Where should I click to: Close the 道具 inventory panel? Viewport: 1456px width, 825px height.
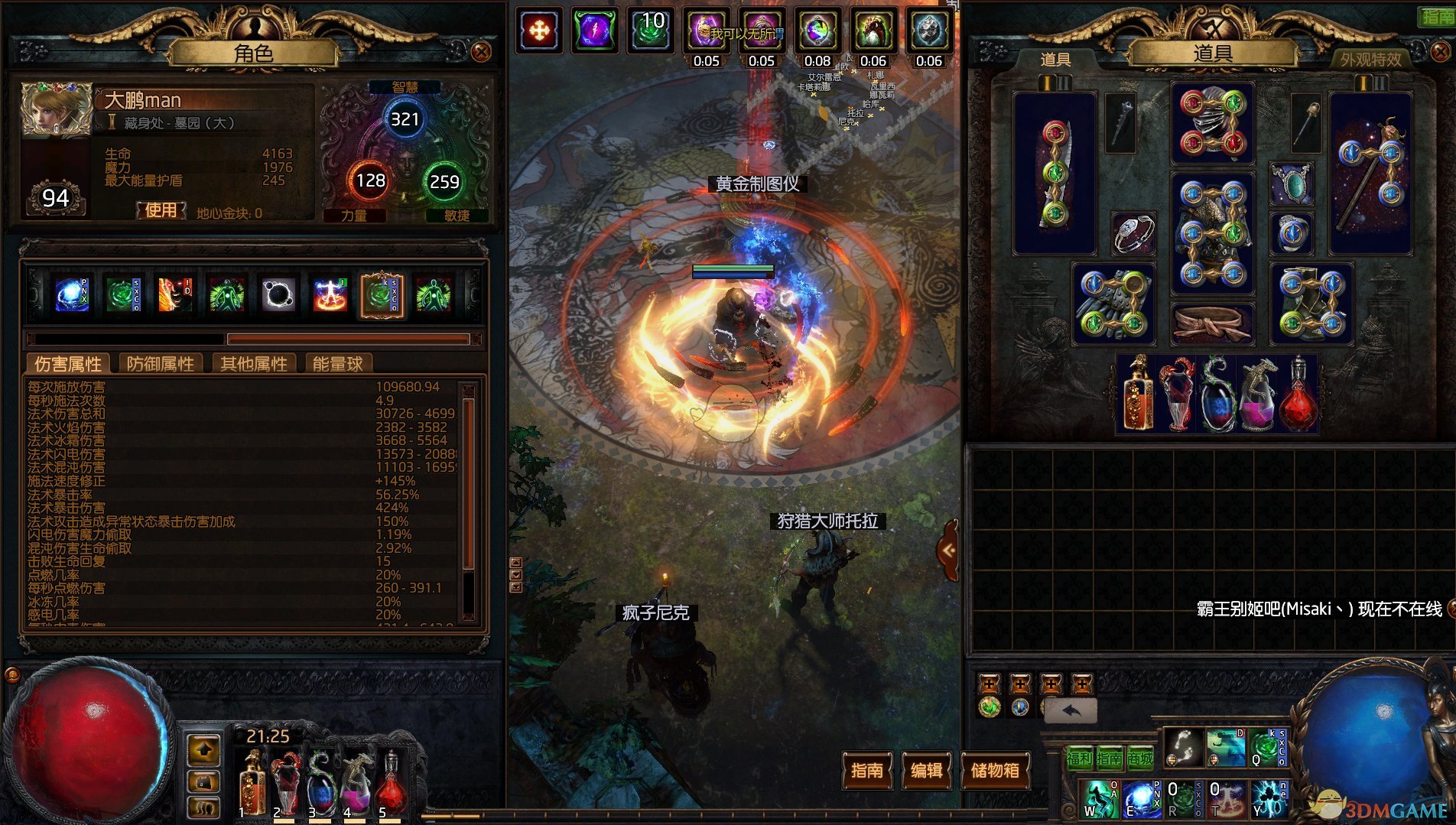(1440, 52)
